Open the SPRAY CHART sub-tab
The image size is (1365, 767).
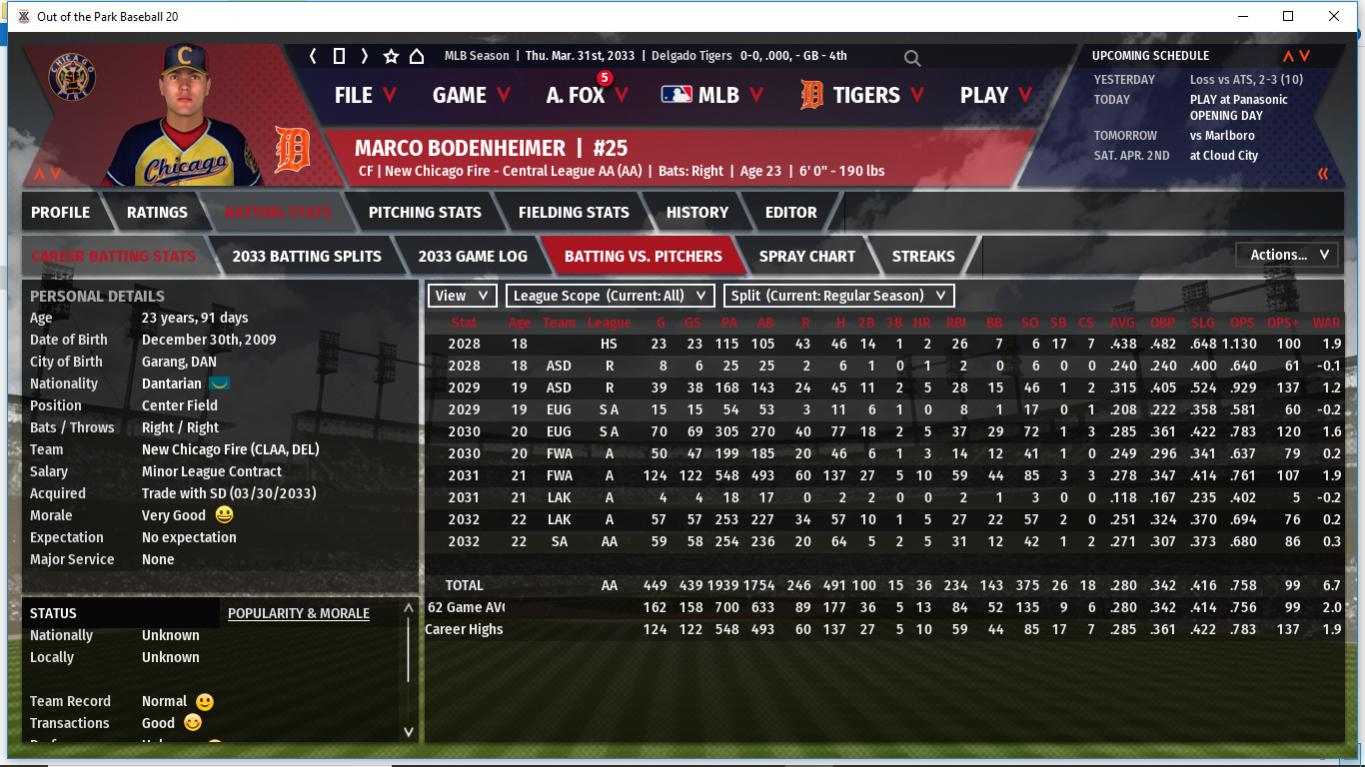[807, 256]
